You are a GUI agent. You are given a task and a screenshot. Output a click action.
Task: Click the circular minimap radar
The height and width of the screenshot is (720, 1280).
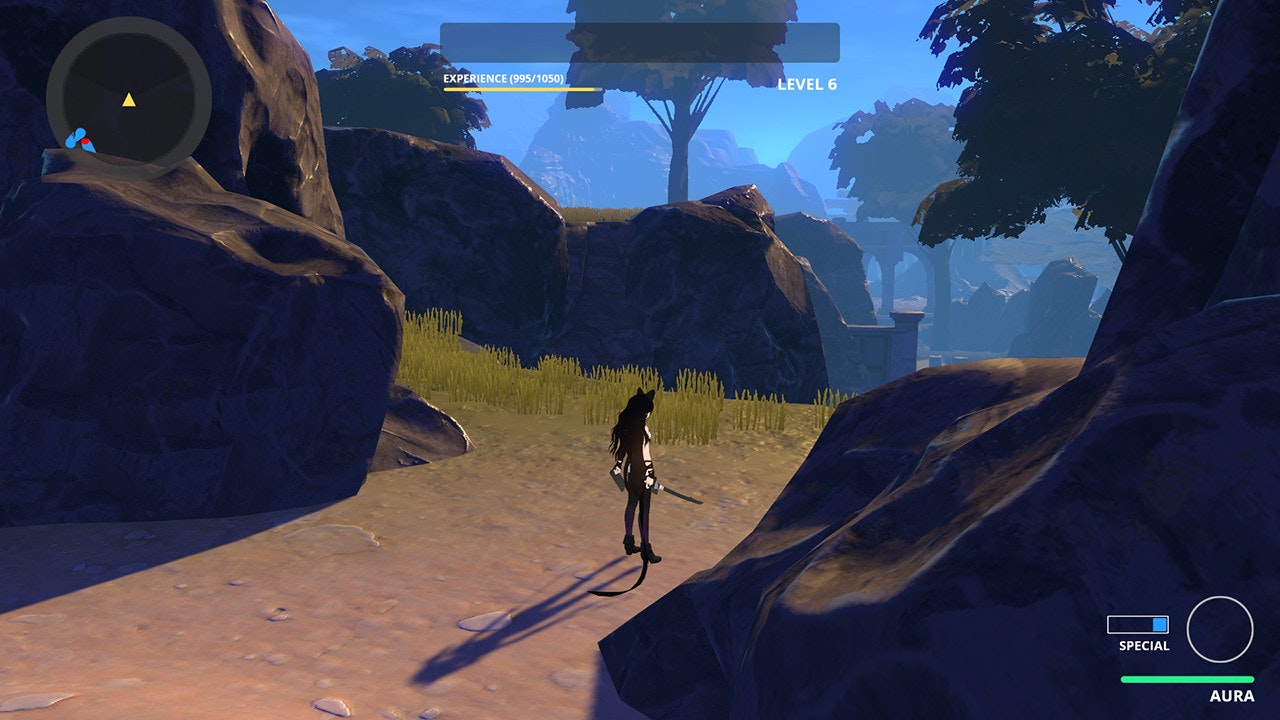coord(128,97)
